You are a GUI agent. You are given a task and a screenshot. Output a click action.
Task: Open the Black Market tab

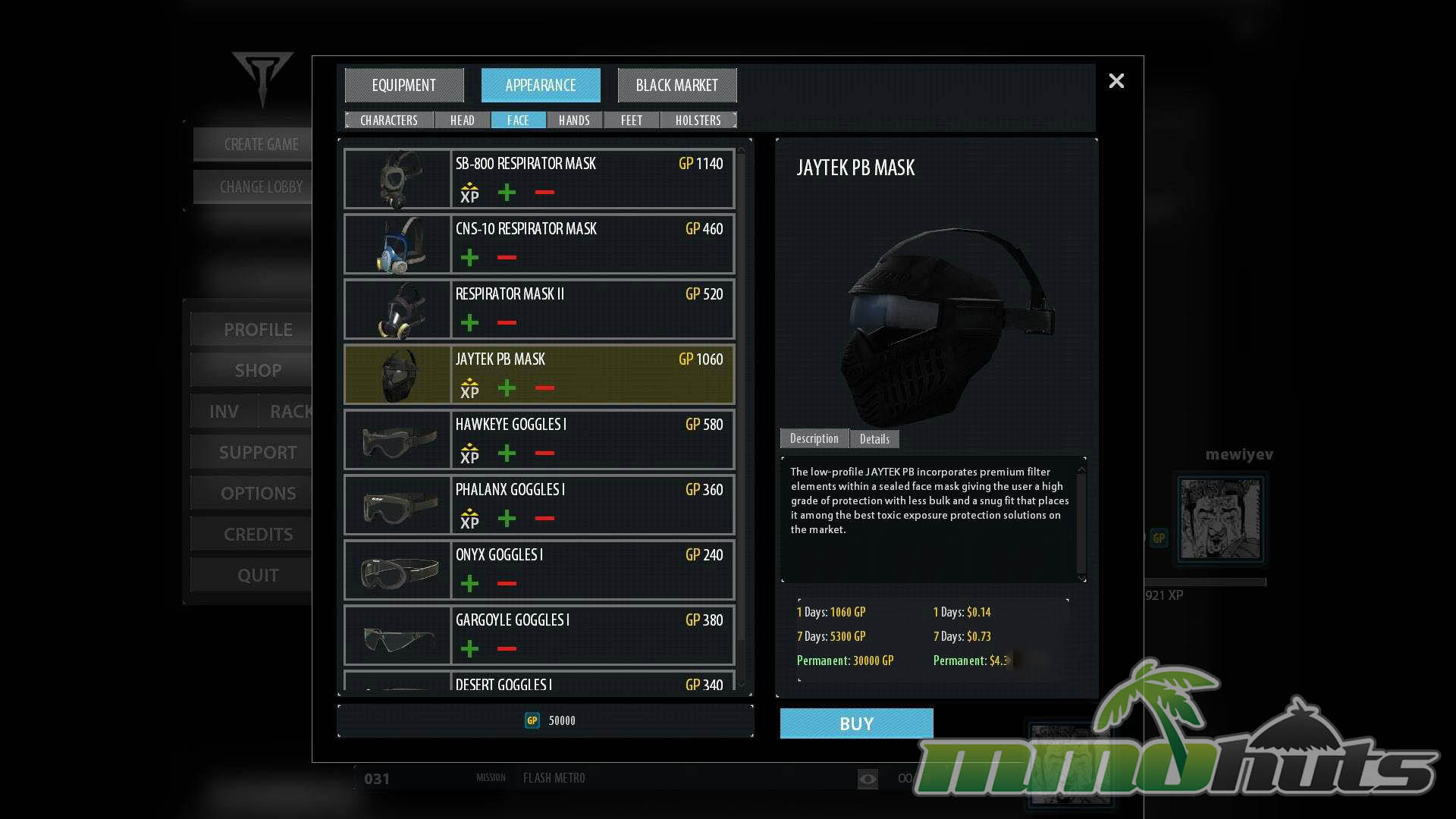tap(676, 86)
